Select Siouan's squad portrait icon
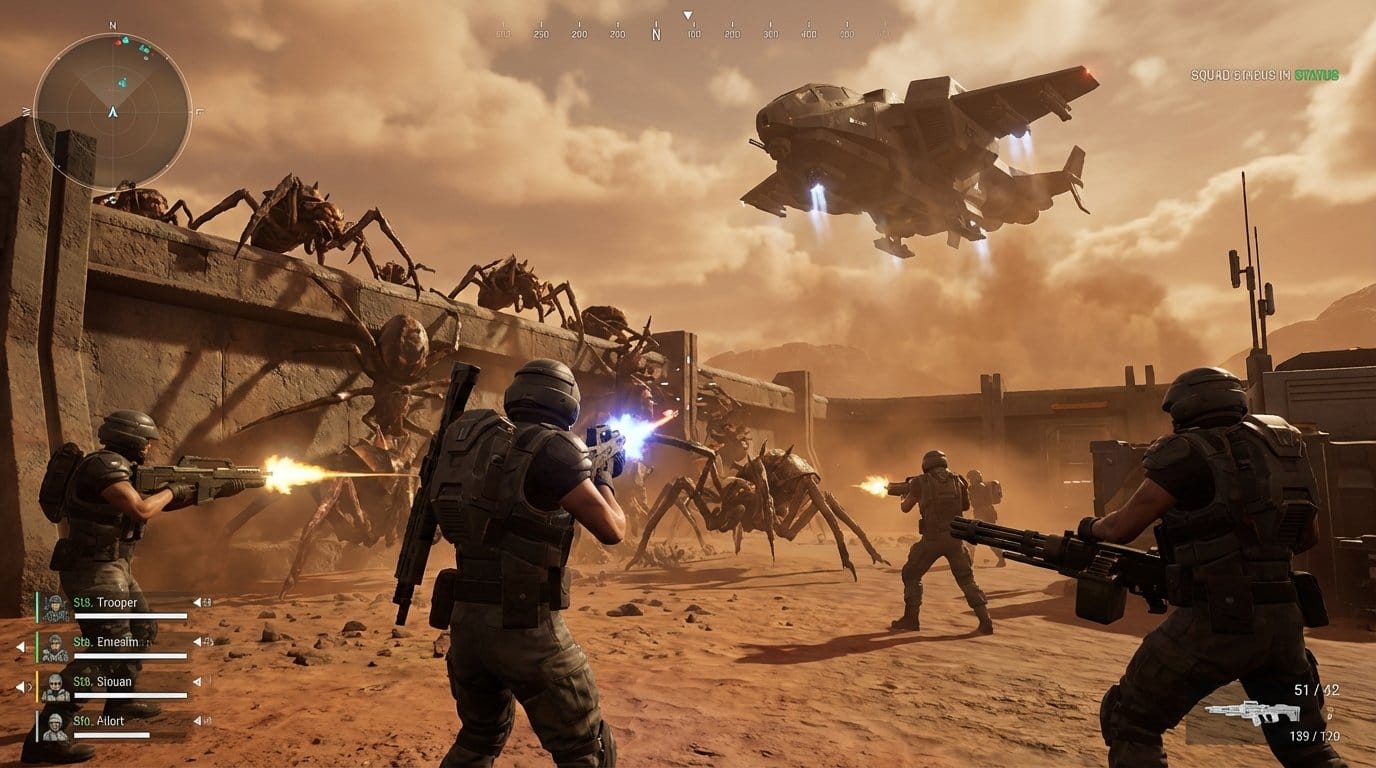This screenshot has height=768, width=1376. [x=56, y=686]
